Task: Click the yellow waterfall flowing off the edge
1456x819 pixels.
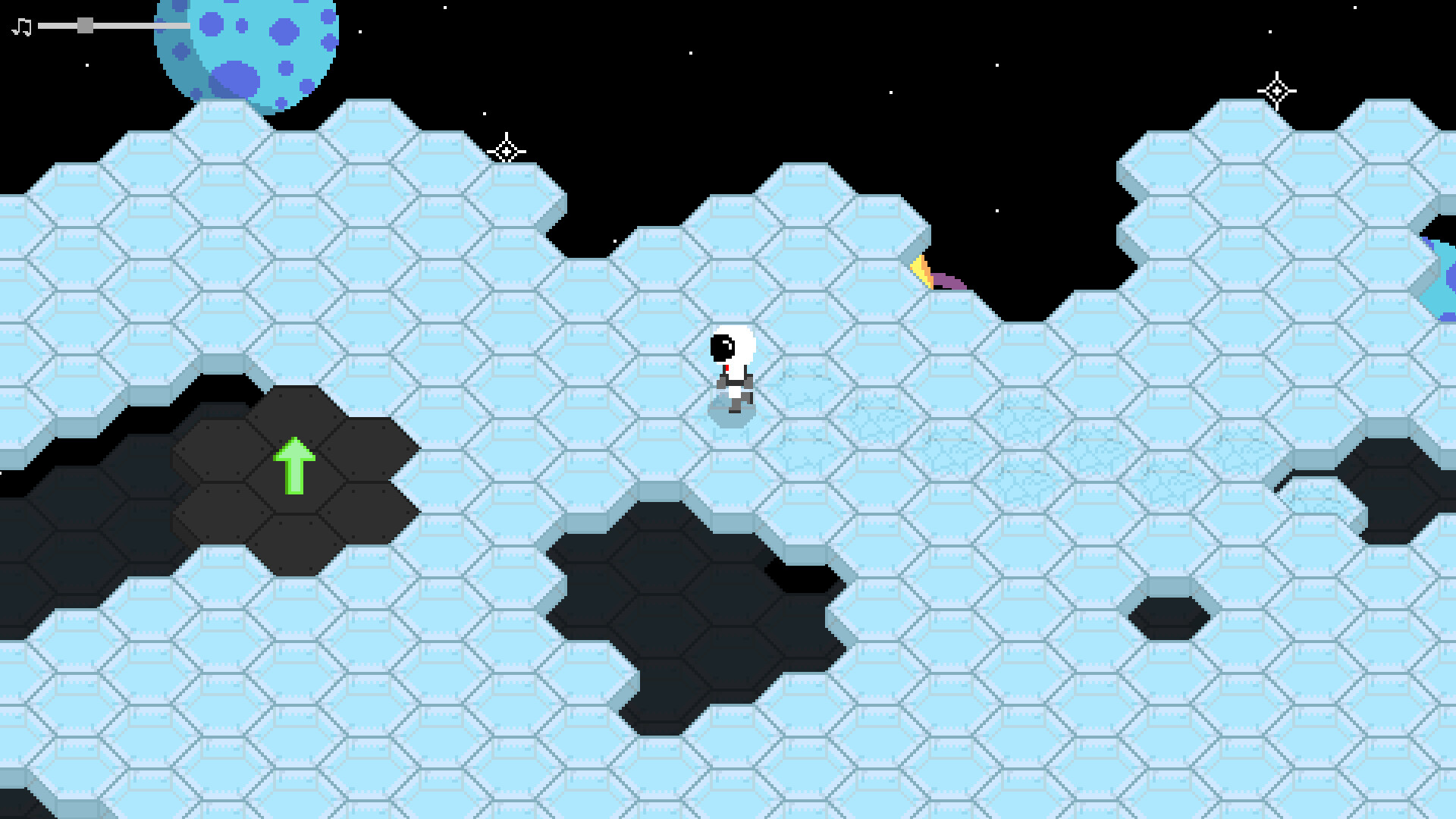Action: (x=921, y=271)
